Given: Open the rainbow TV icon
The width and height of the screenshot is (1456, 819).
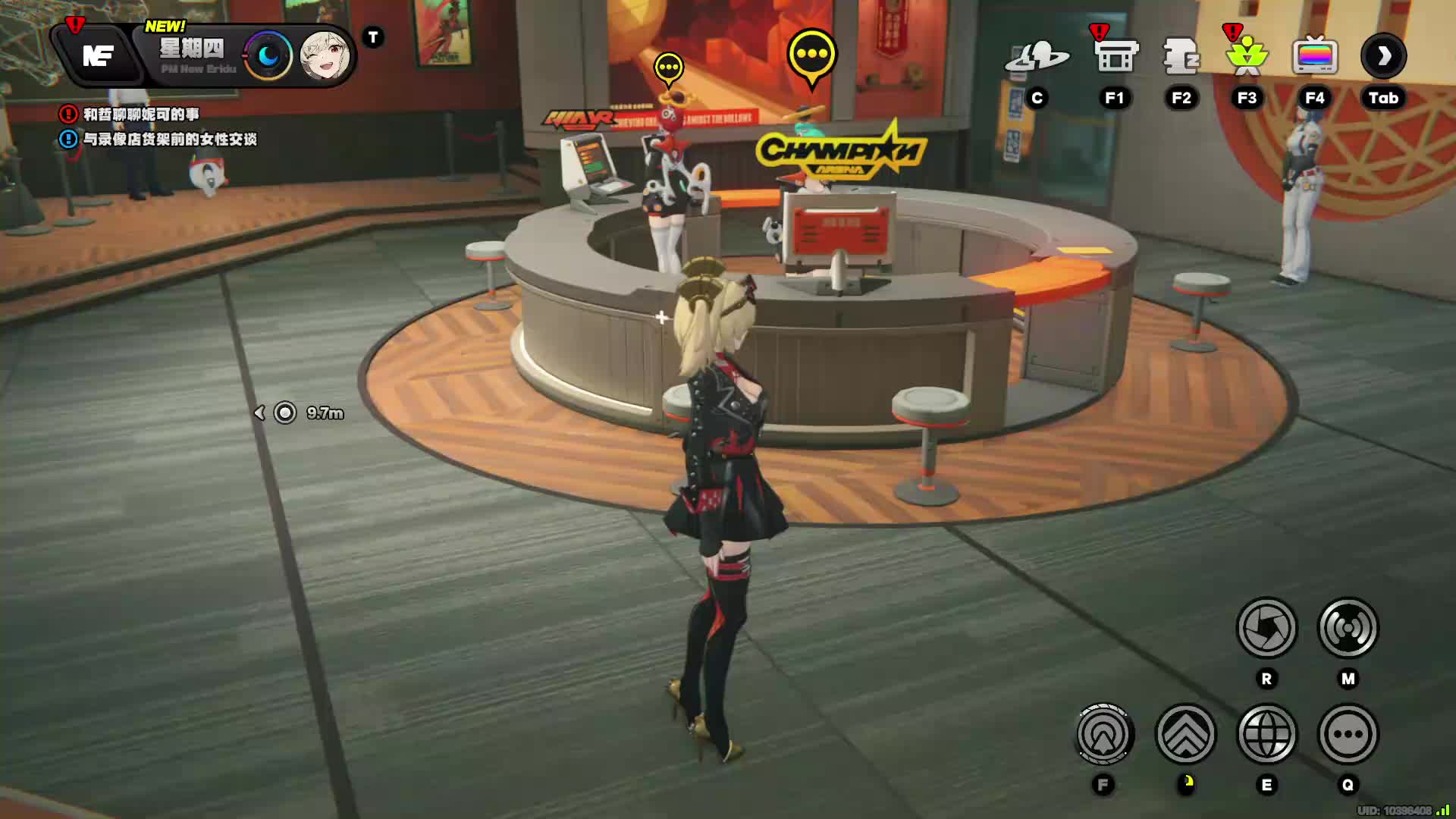Looking at the screenshot, I should click(x=1315, y=58).
